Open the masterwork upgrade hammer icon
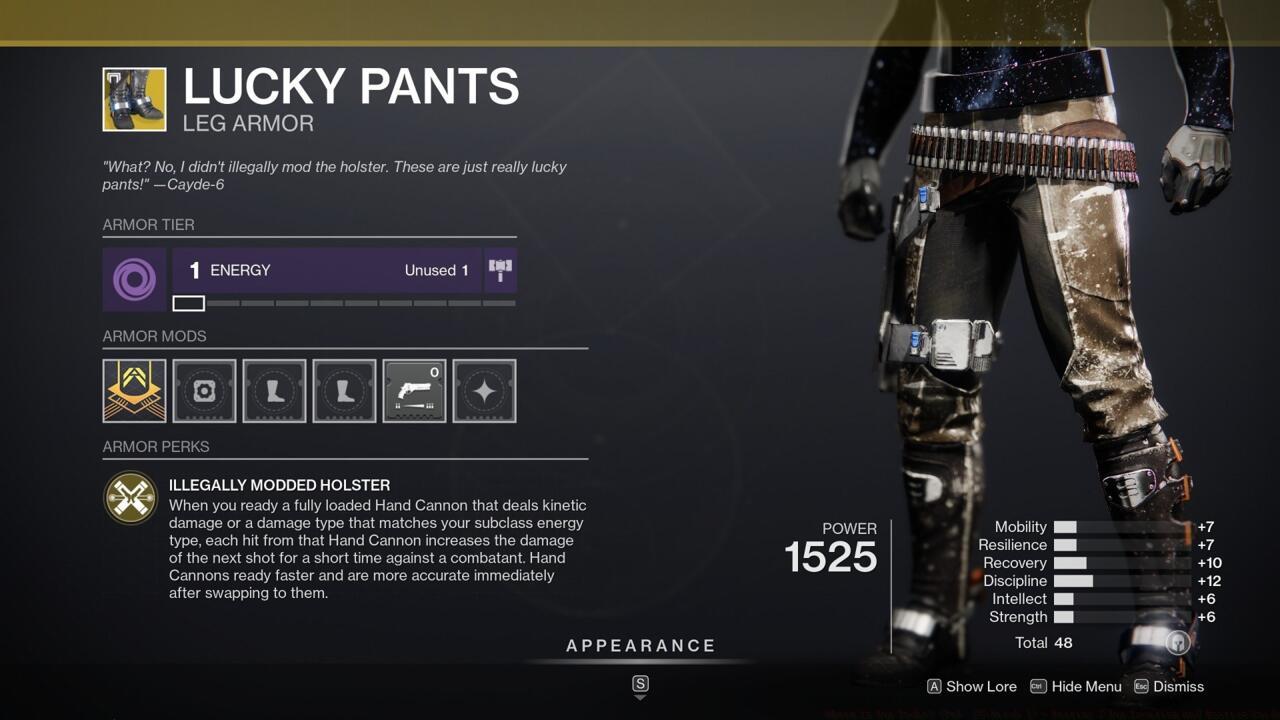 [x=500, y=270]
